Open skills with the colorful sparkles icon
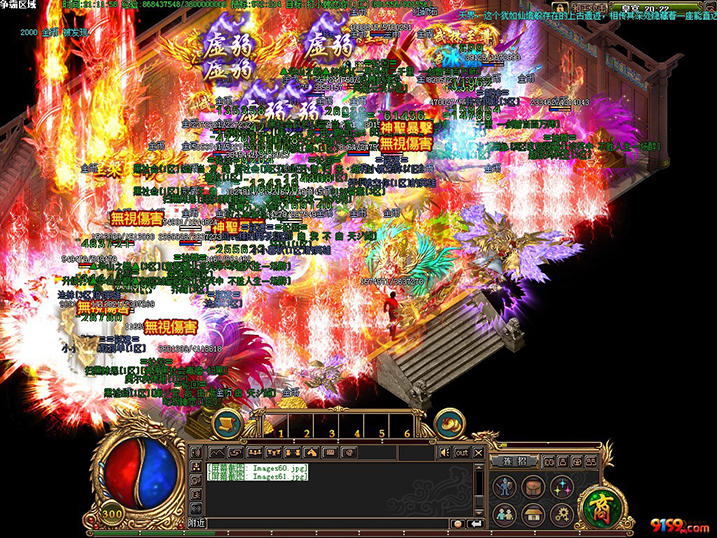The width and height of the screenshot is (717, 538). click(x=560, y=487)
